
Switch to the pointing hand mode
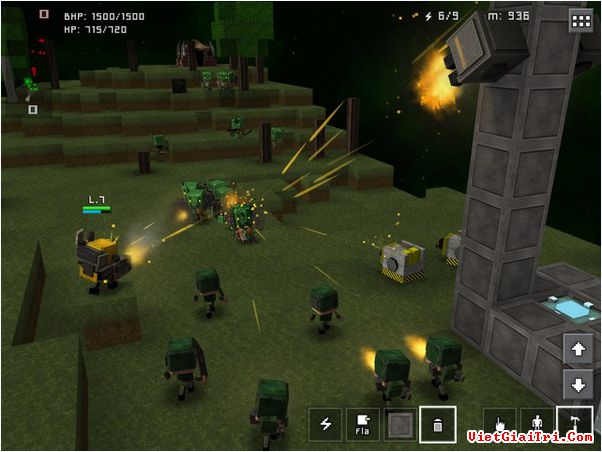tap(500, 422)
